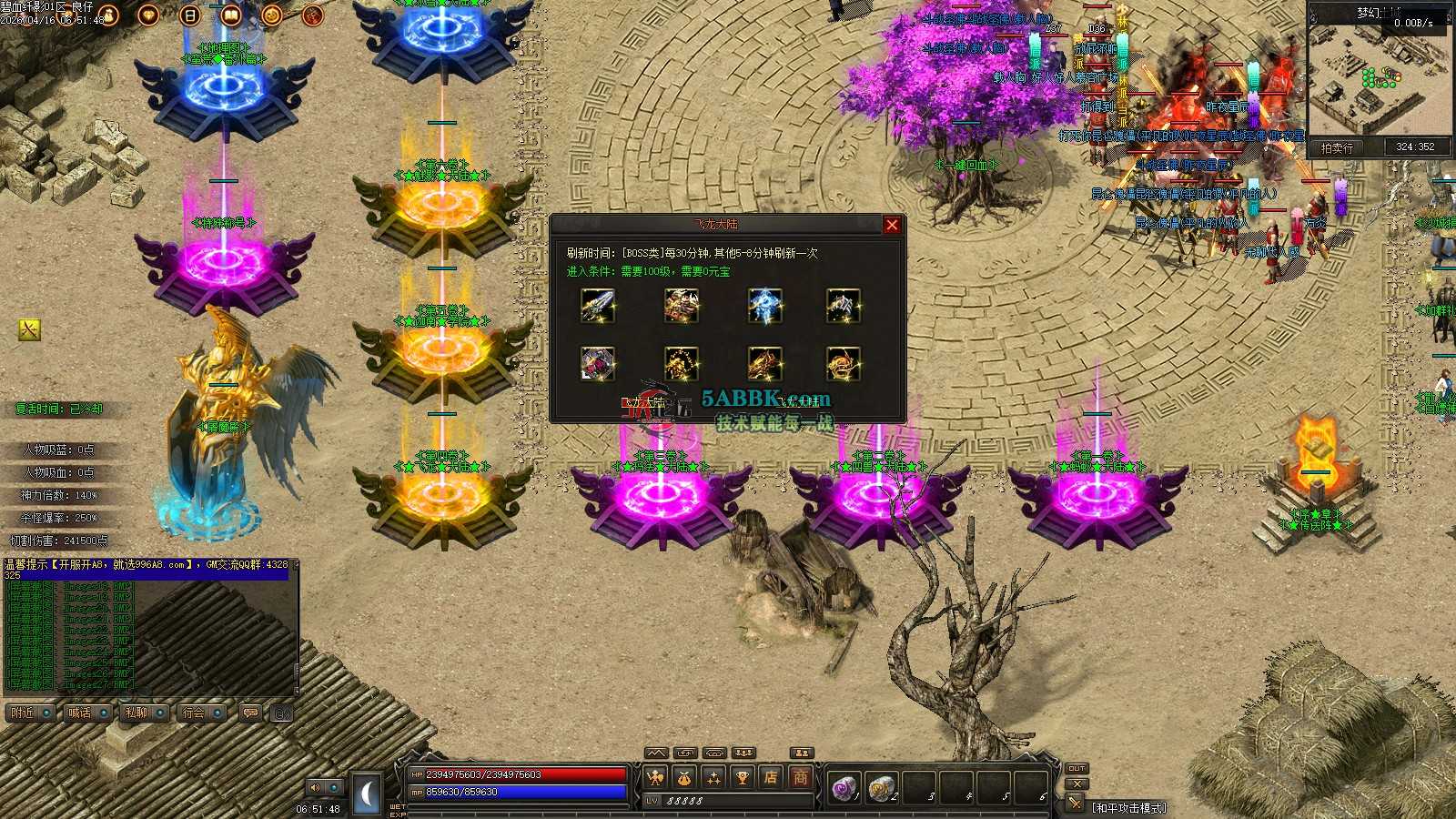Click the speech bubble chat button
Image resolution: width=1456 pixels, height=819 pixels.
[250, 713]
